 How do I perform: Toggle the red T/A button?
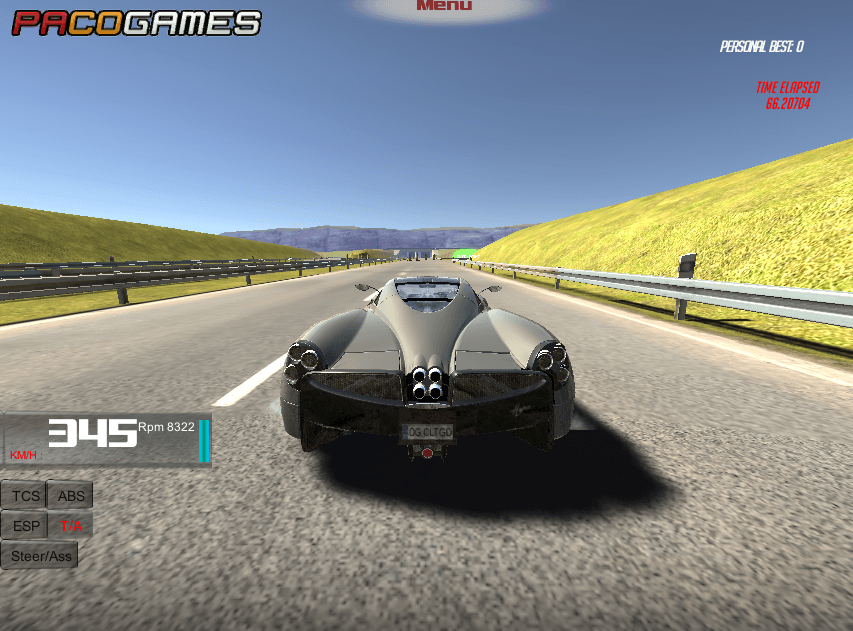[x=71, y=526]
